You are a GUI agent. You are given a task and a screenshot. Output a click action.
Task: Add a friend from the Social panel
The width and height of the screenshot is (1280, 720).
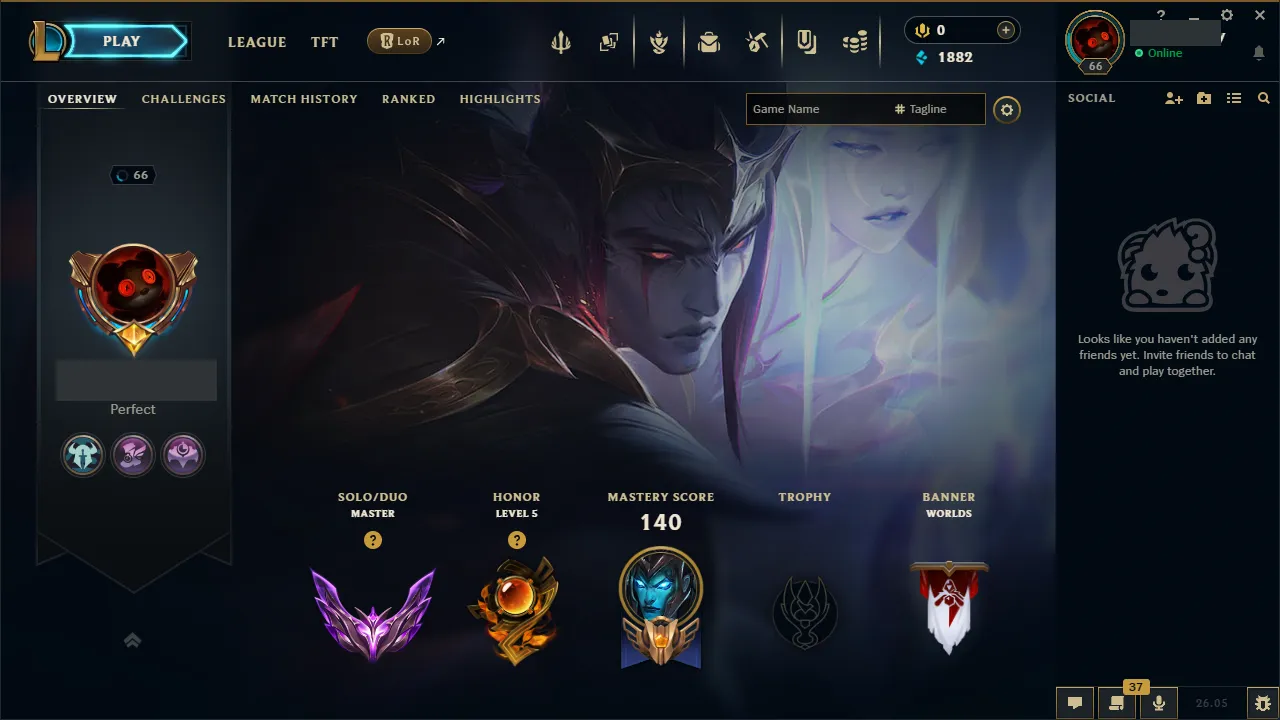(1172, 98)
